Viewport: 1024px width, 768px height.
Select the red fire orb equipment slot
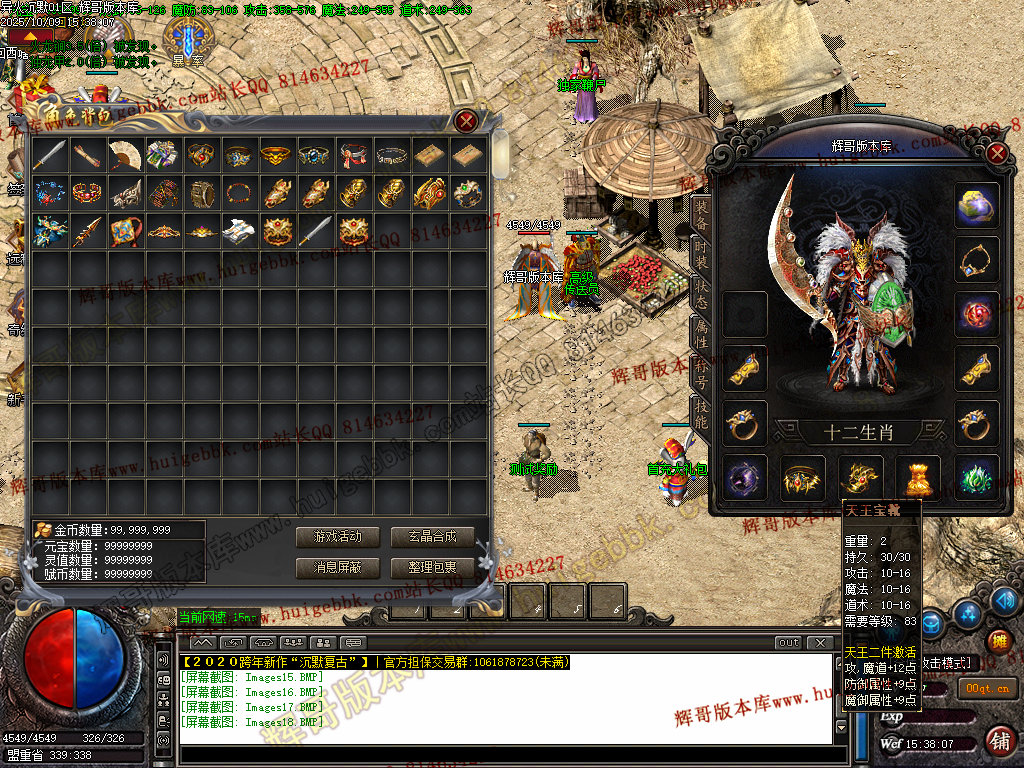point(976,314)
